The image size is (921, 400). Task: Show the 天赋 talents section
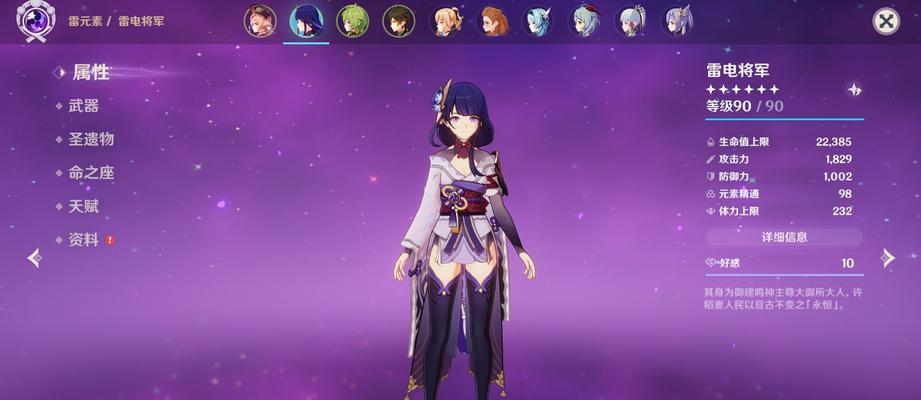point(84,206)
